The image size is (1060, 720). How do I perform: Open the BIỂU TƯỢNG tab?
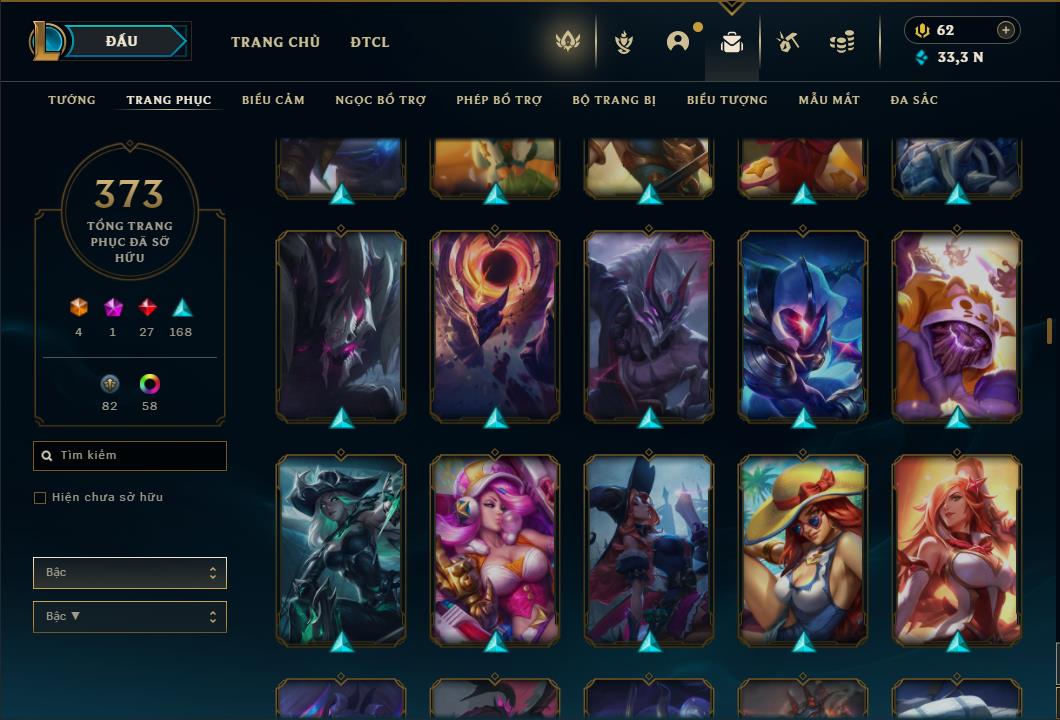click(x=727, y=100)
